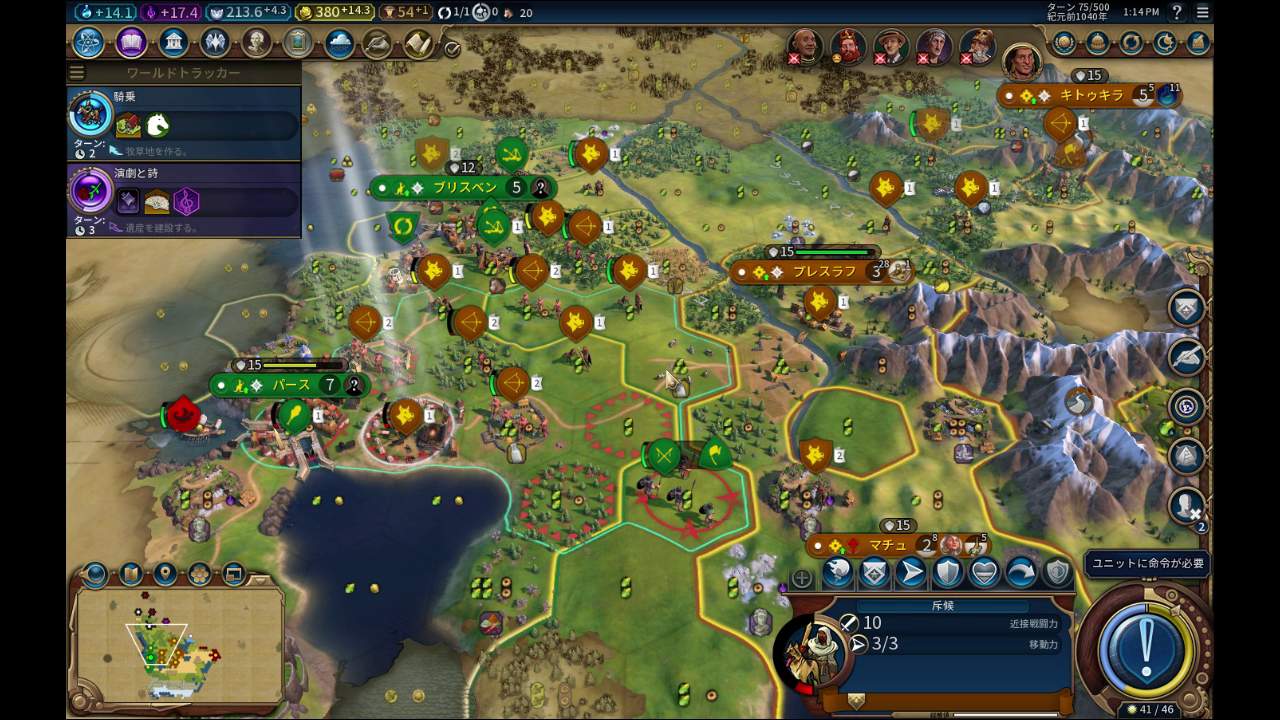Open diplomacy with the red-bearded crowned leader
Viewport: 1280px width, 720px height.
pyautogui.click(x=848, y=46)
